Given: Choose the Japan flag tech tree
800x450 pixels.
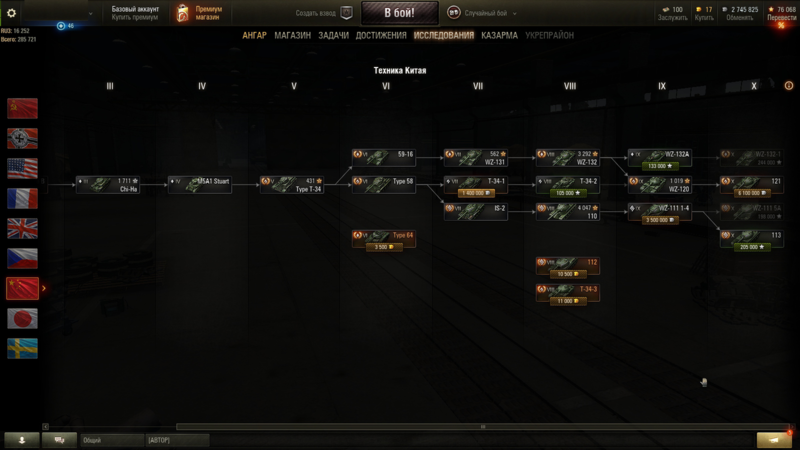Looking at the screenshot, I should click(22, 318).
